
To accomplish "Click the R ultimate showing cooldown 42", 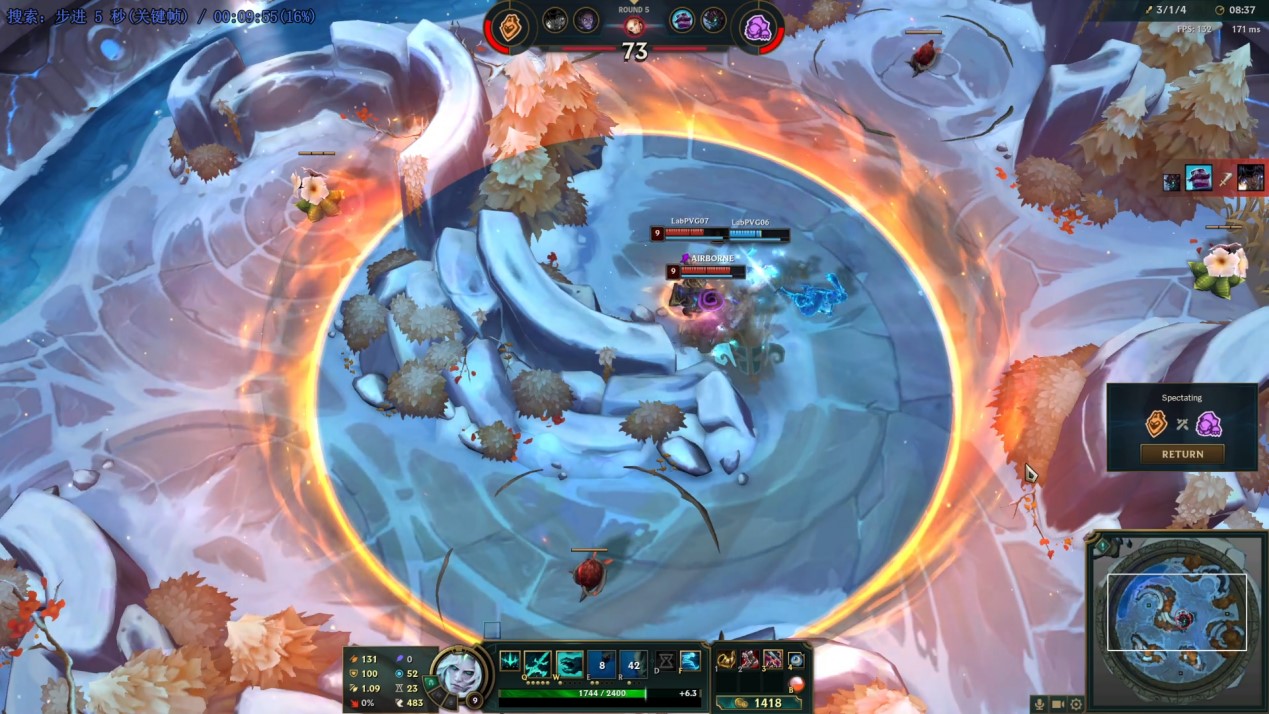I will [x=633, y=663].
